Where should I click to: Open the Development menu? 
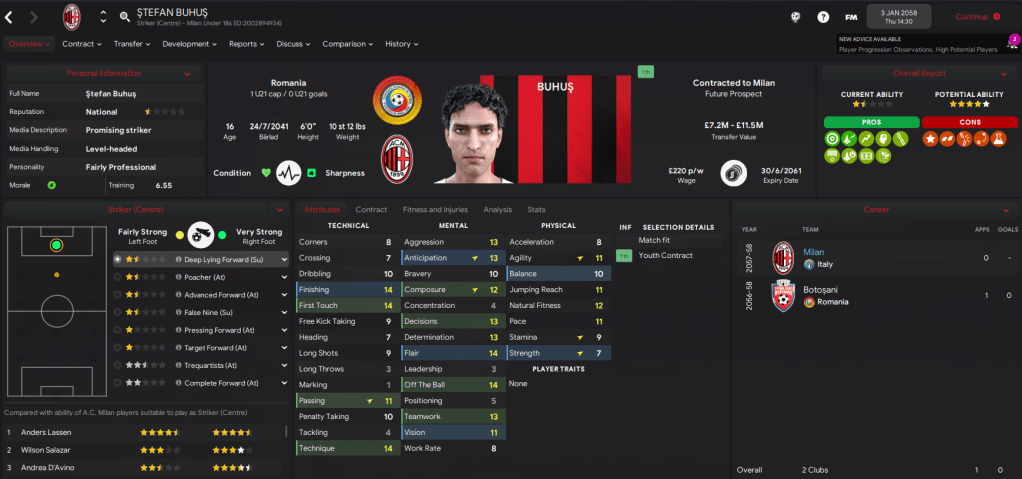(188, 44)
